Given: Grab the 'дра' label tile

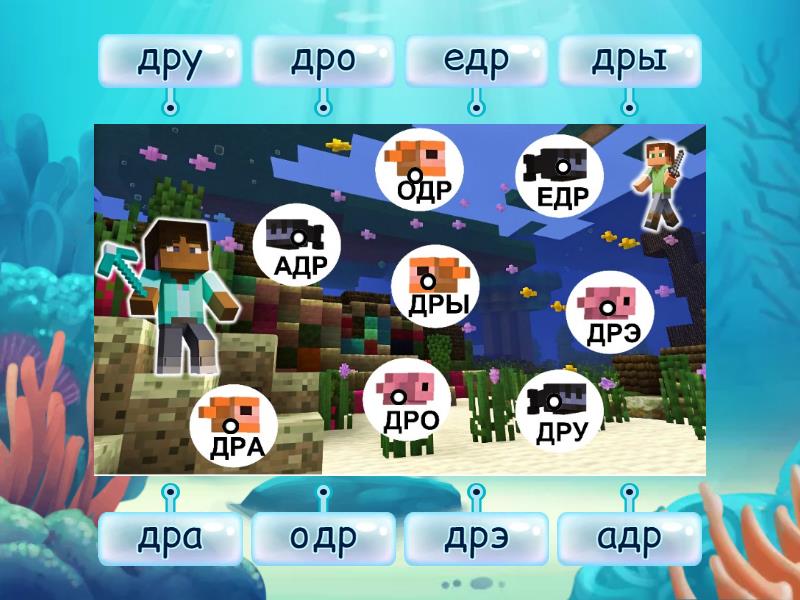Looking at the screenshot, I should tap(170, 538).
